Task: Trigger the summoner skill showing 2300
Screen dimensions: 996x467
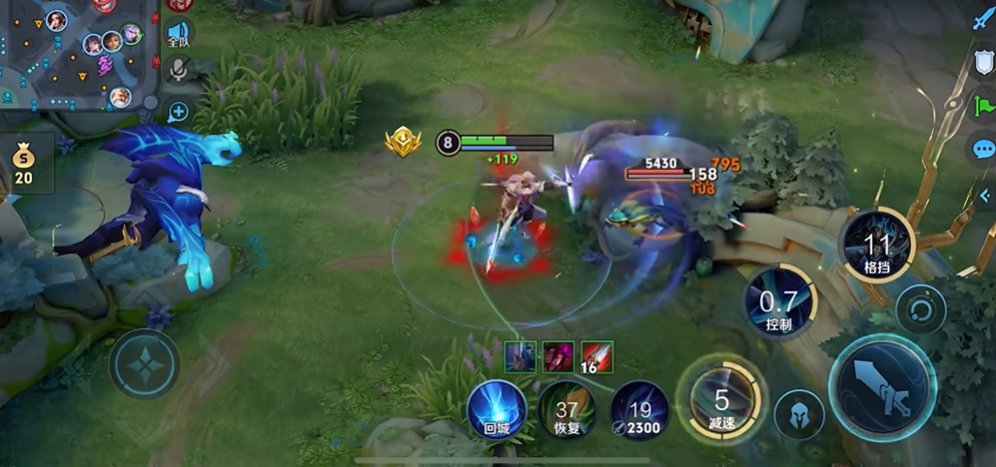Action: [639, 410]
